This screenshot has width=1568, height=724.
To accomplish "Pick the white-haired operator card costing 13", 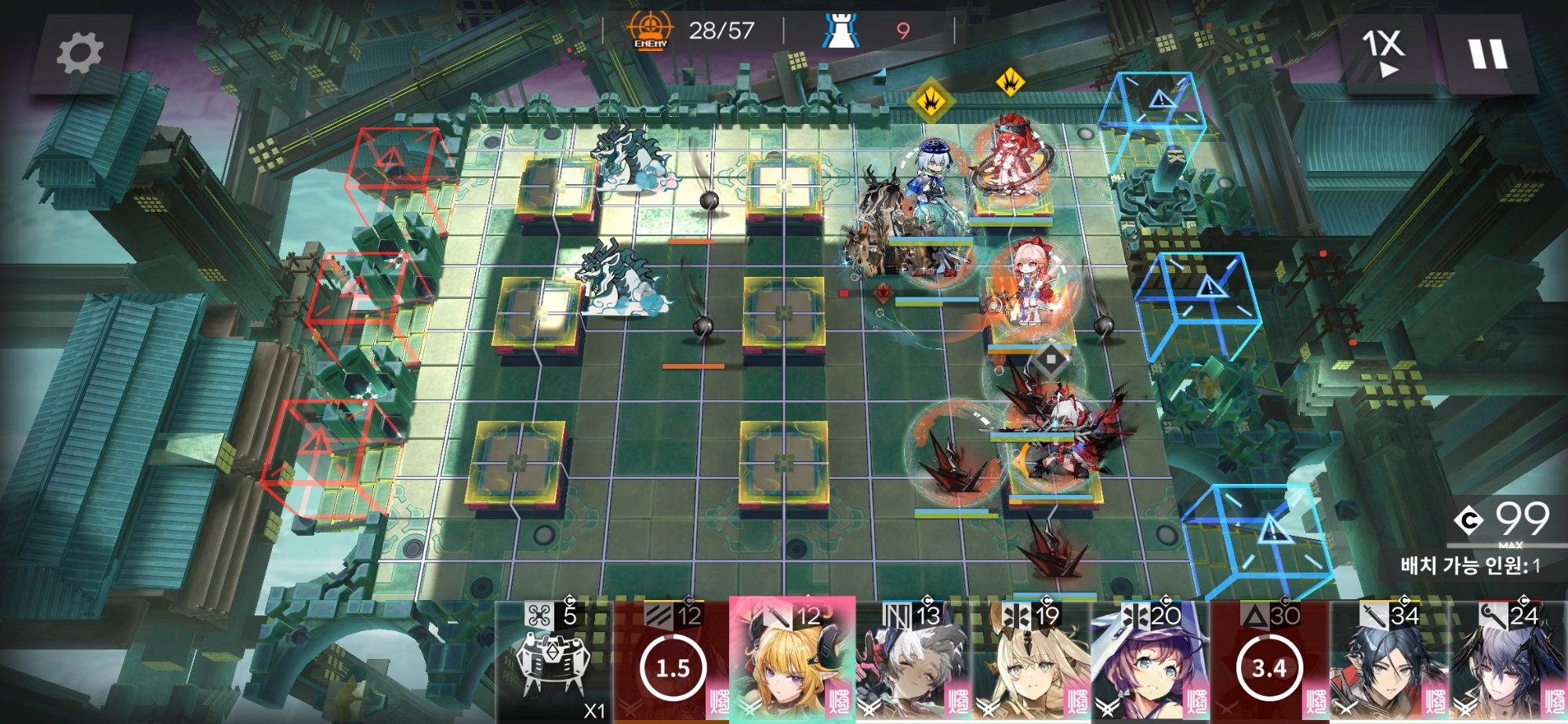I will [912, 663].
